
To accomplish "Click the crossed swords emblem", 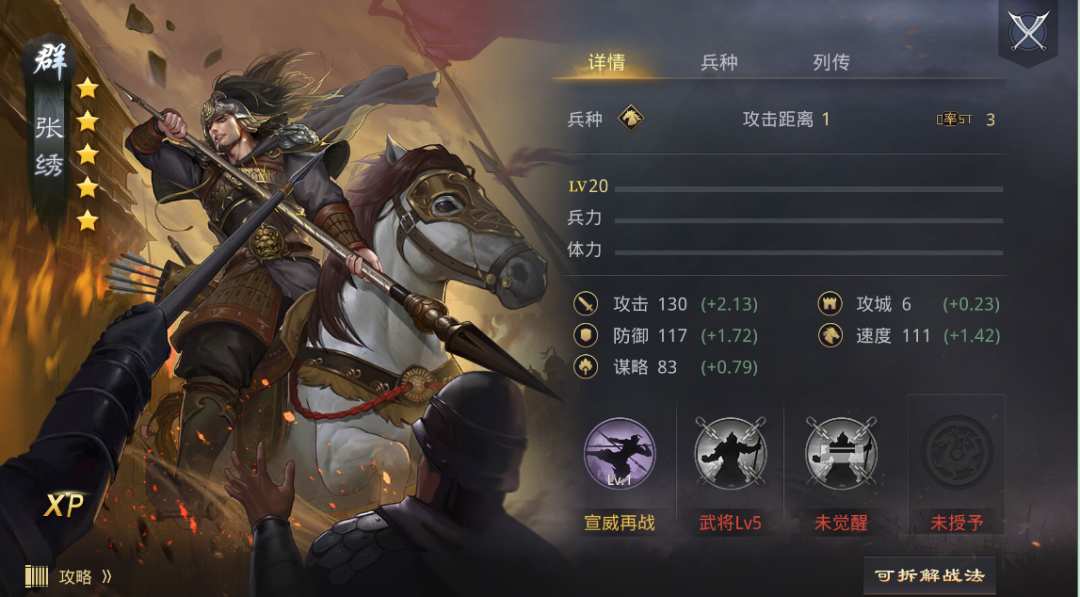I will 1028,30.
